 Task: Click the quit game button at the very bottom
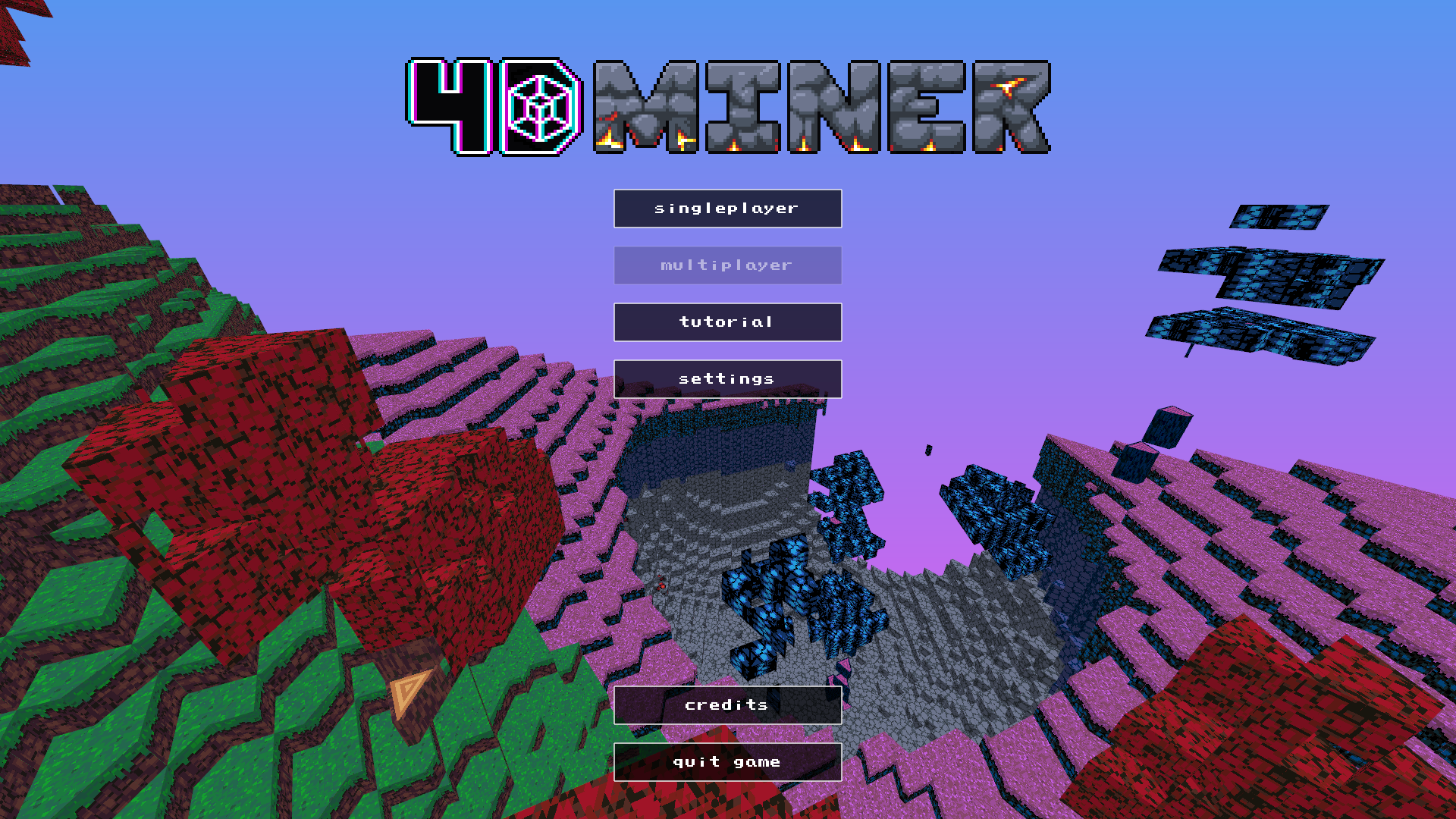(727, 761)
